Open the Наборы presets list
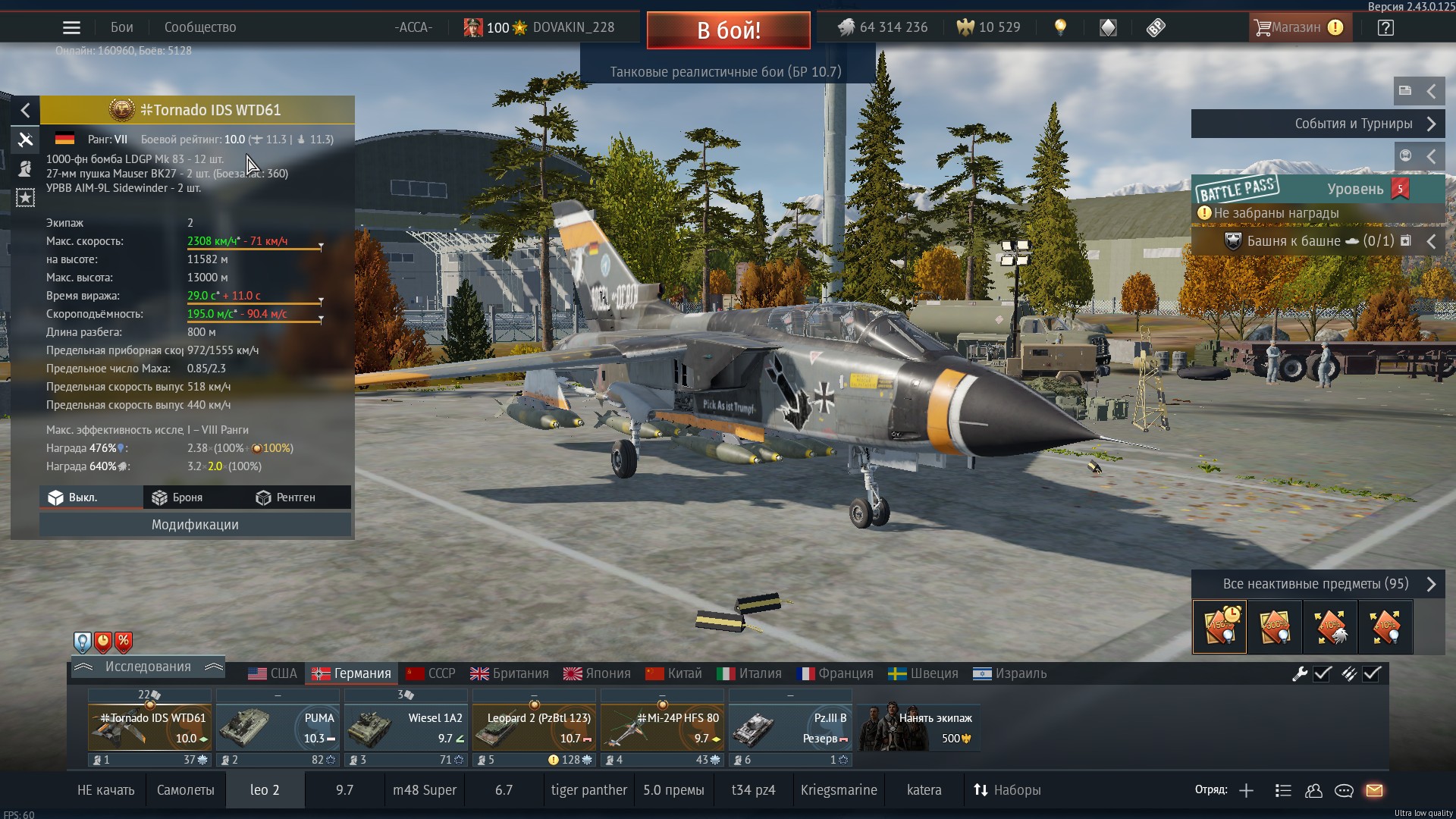1456x819 pixels. 1007,790
